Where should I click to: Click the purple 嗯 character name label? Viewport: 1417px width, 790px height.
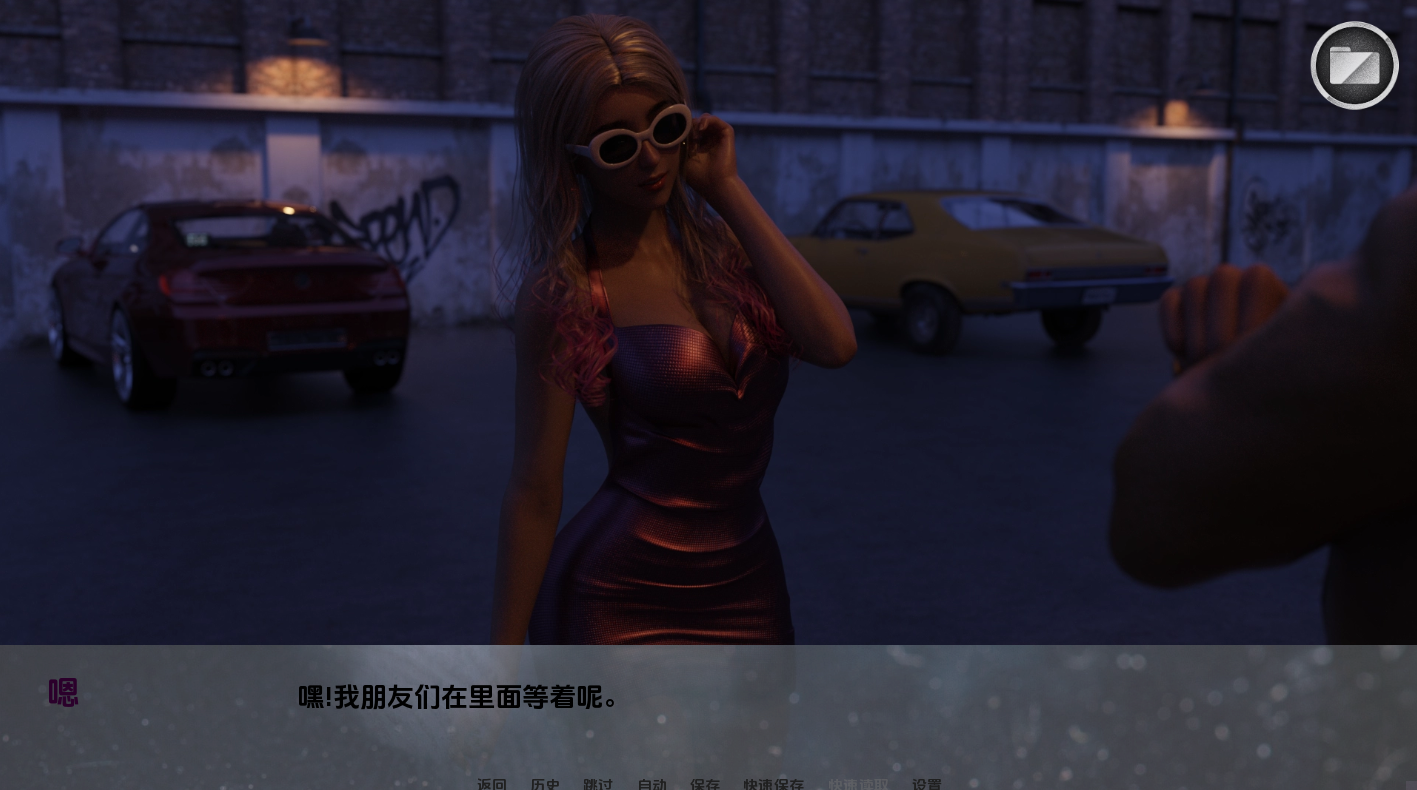pos(63,692)
